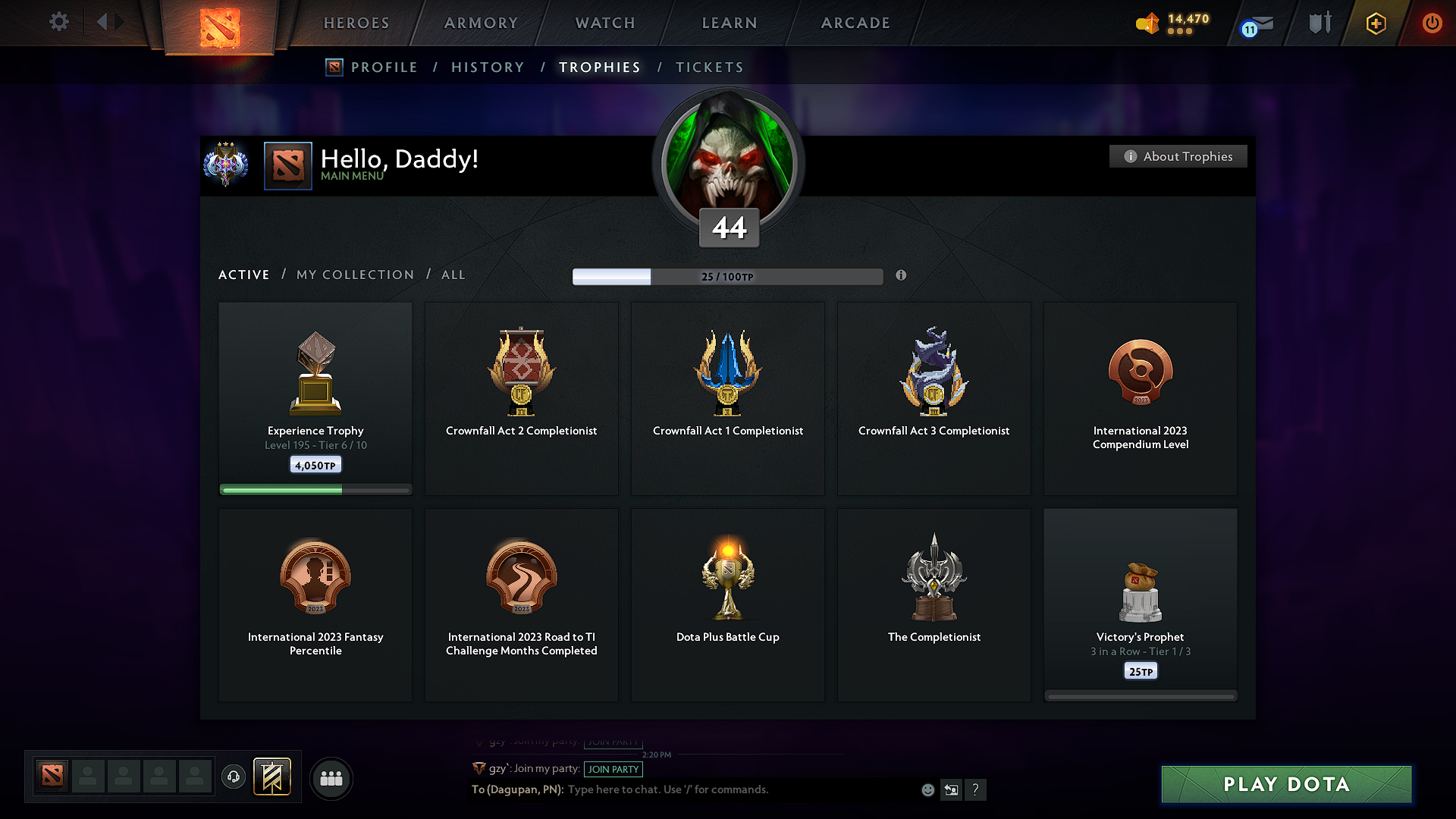Switch to the TICKETS tab
Screen dimensions: 1456x819
click(x=708, y=67)
